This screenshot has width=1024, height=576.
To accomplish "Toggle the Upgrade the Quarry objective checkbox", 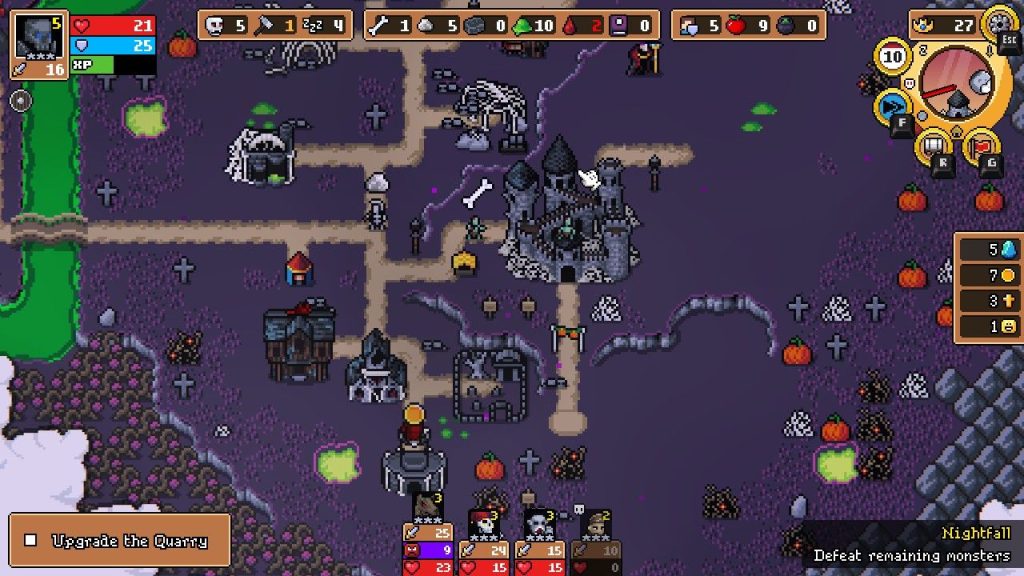I will coord(31,541).
